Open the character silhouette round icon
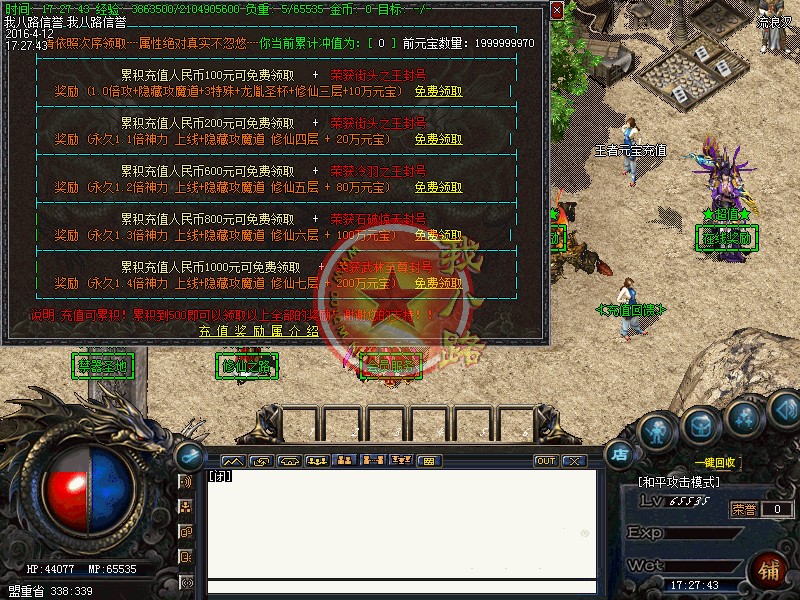800x600 pixels. point(655,432)
